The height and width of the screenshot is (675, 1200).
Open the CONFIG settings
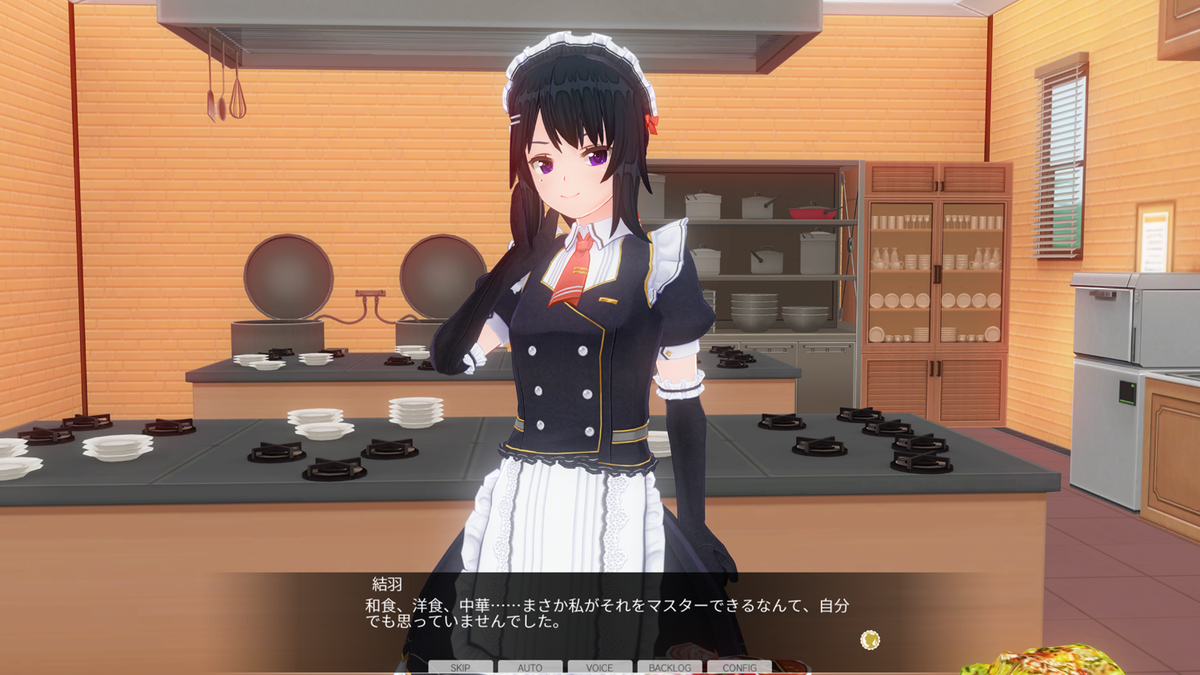[739, 667]
